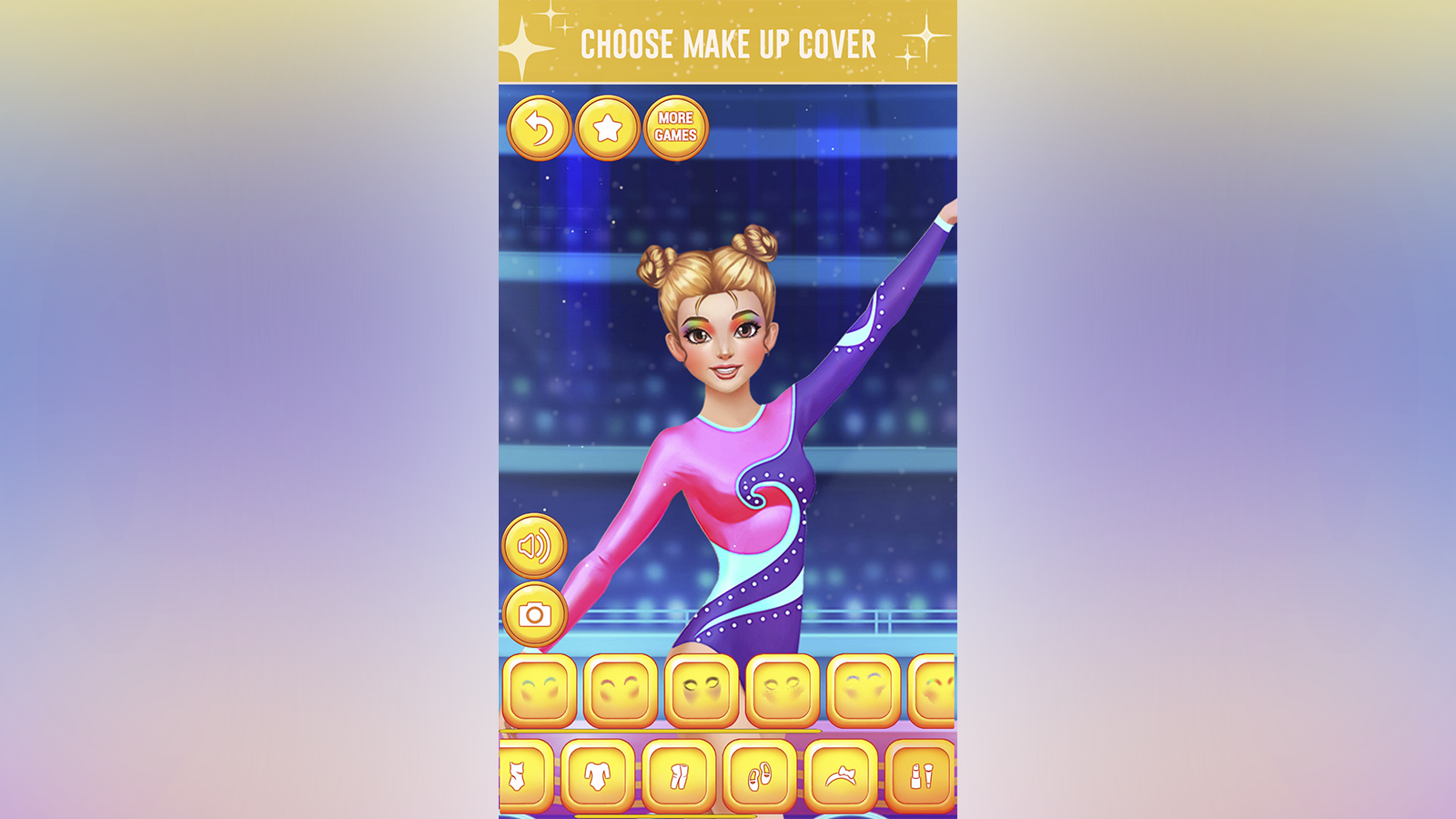The image size is (1456, 819).
Task: Click the Choose Make Up Cover banner
Action: [728, 43]
